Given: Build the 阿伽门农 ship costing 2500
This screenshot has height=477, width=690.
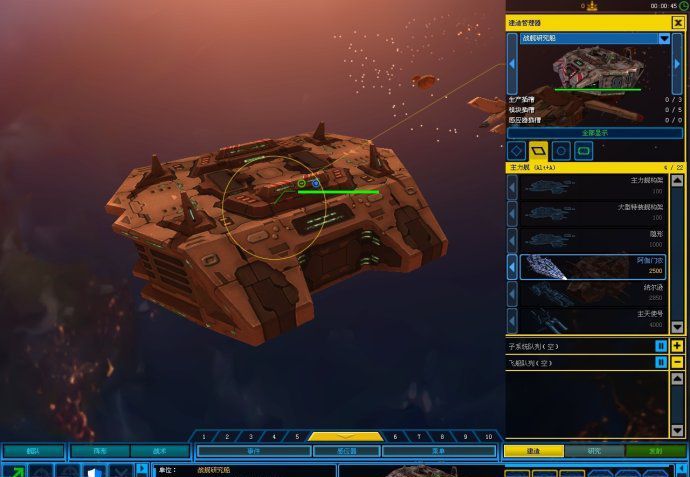Looking at the screenshot, I should 595,267.
